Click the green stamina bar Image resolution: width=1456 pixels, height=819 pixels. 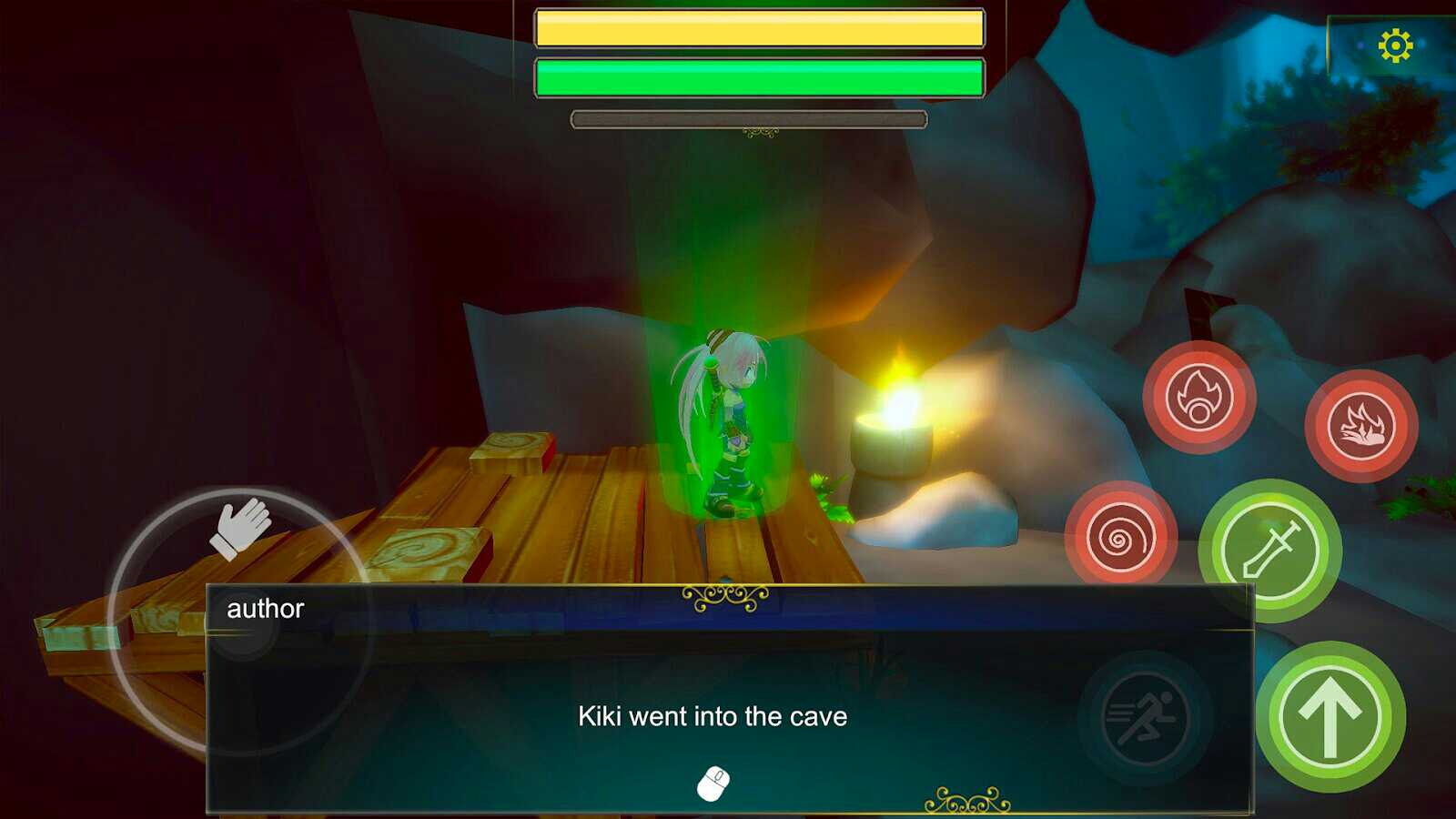click(760, 77)
